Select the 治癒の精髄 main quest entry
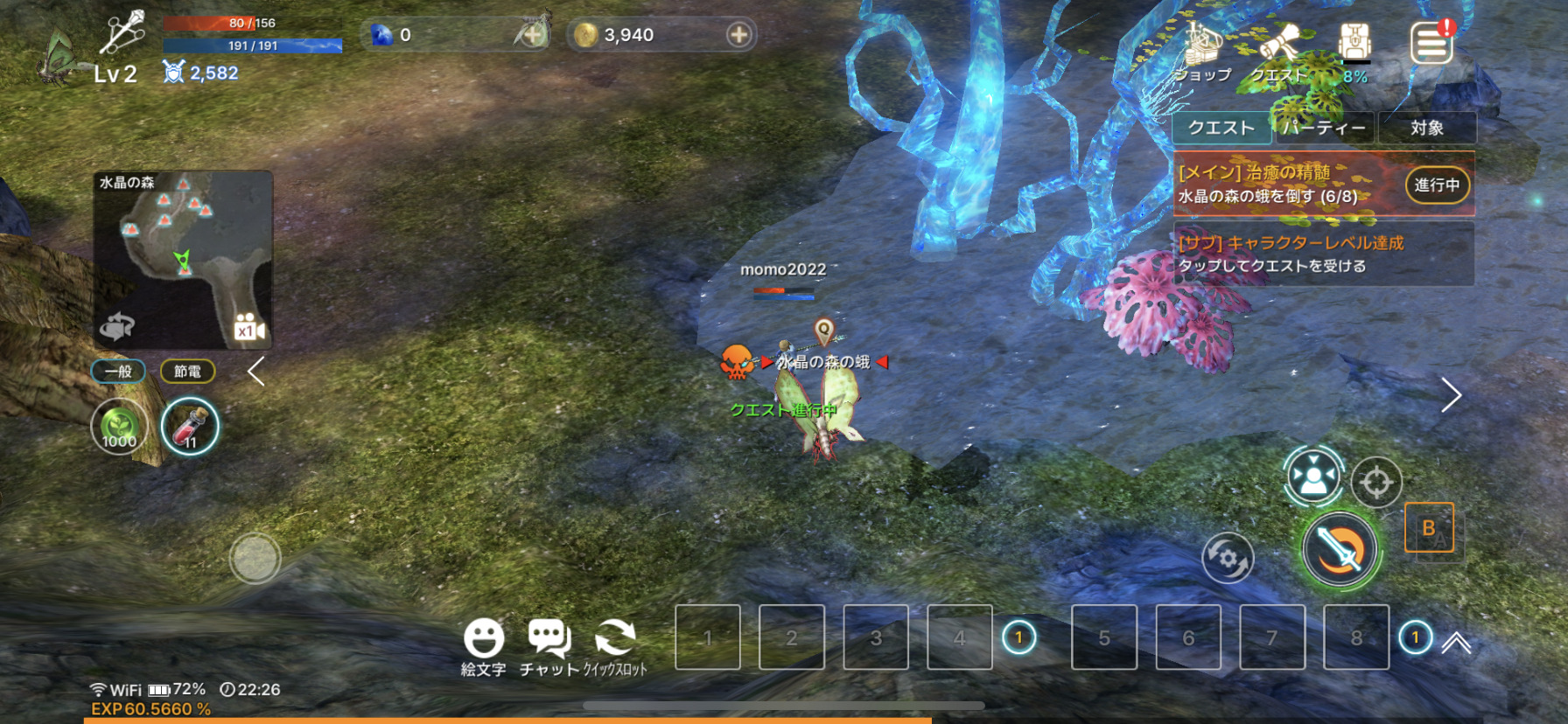Image resolution: width=1568 pixels, height=724 pixels. click(1286, 184)
